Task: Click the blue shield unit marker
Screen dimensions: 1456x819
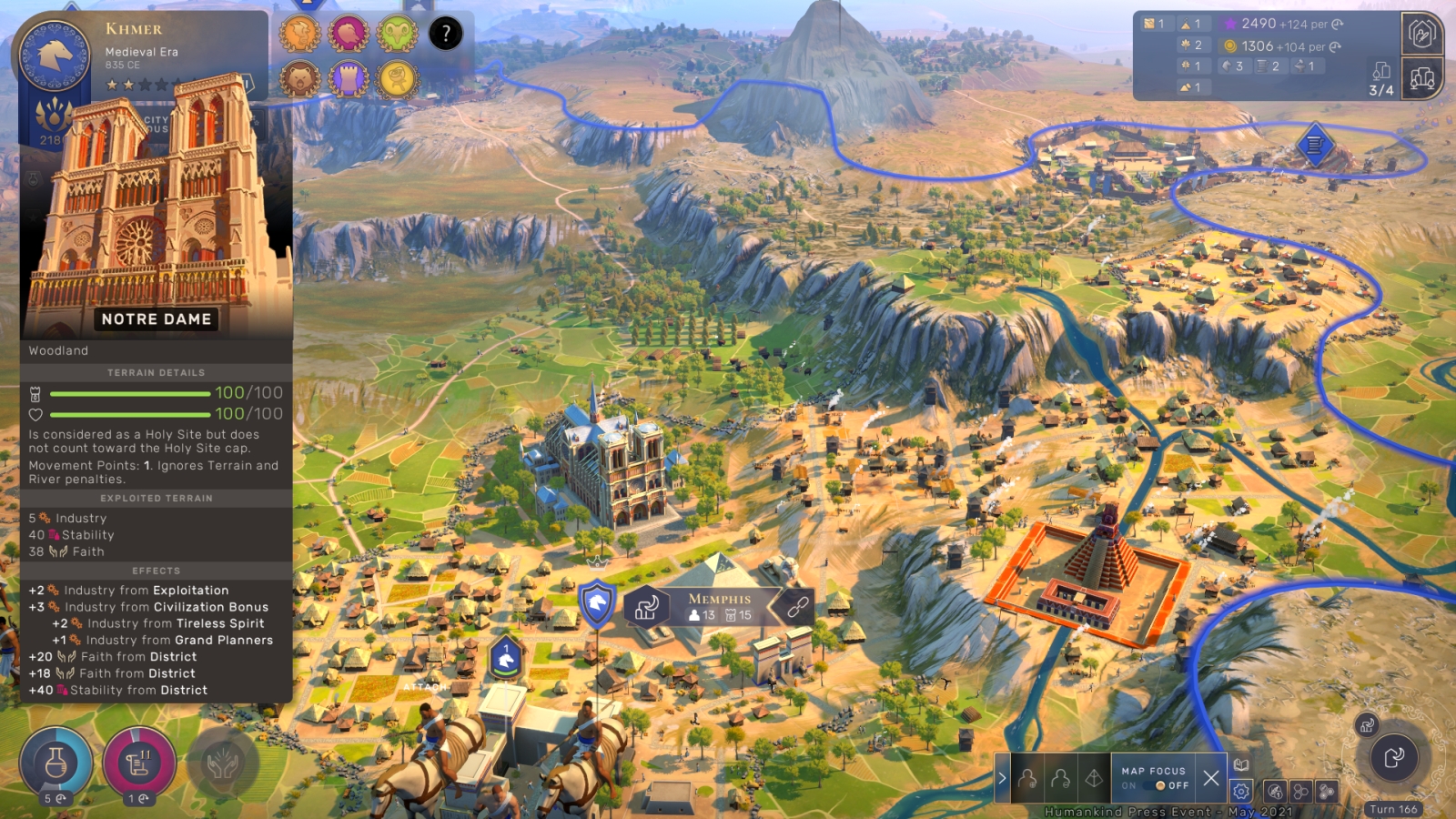Action: coord(597,602)
